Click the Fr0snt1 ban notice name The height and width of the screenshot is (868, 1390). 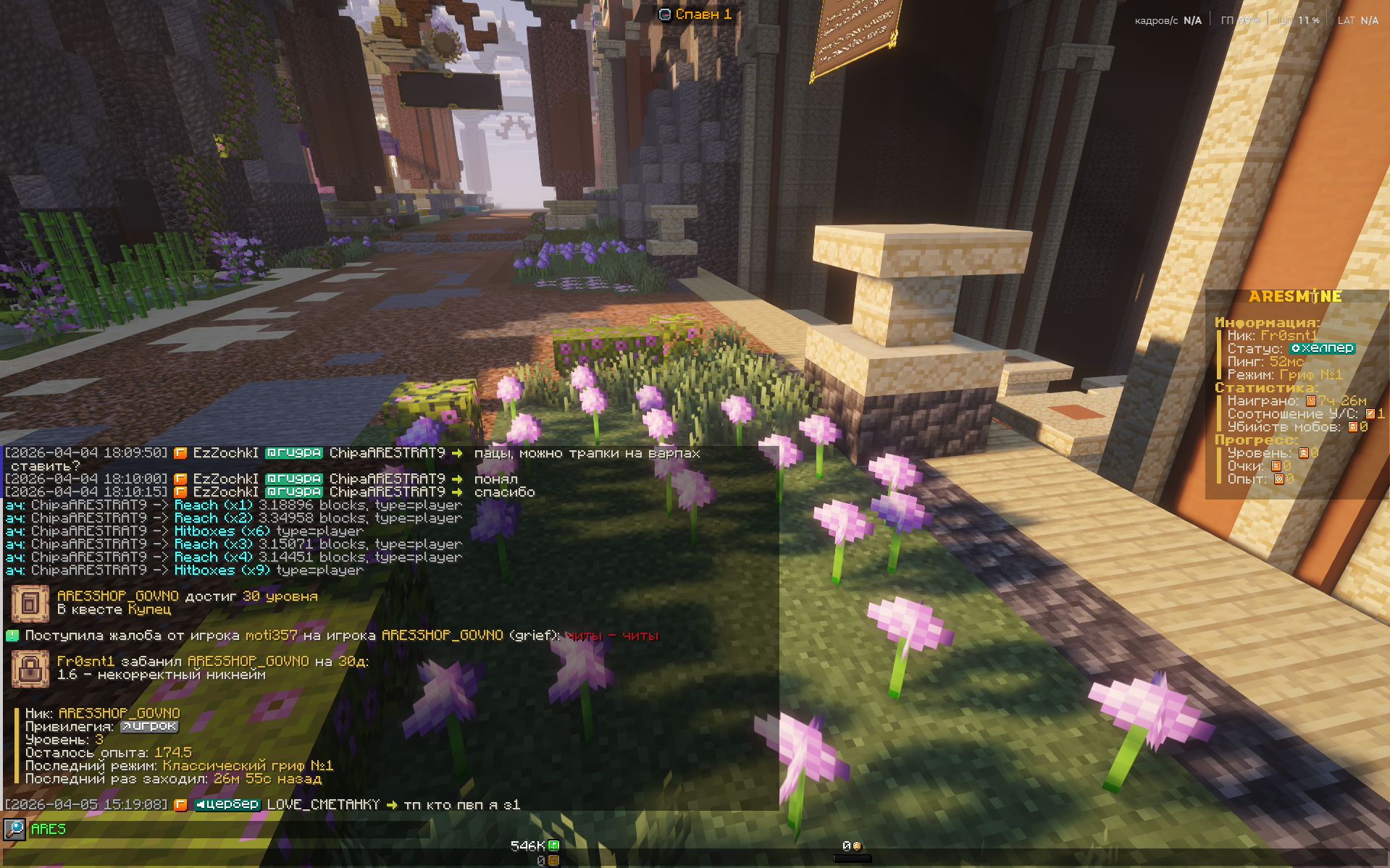tap(85, 662)
